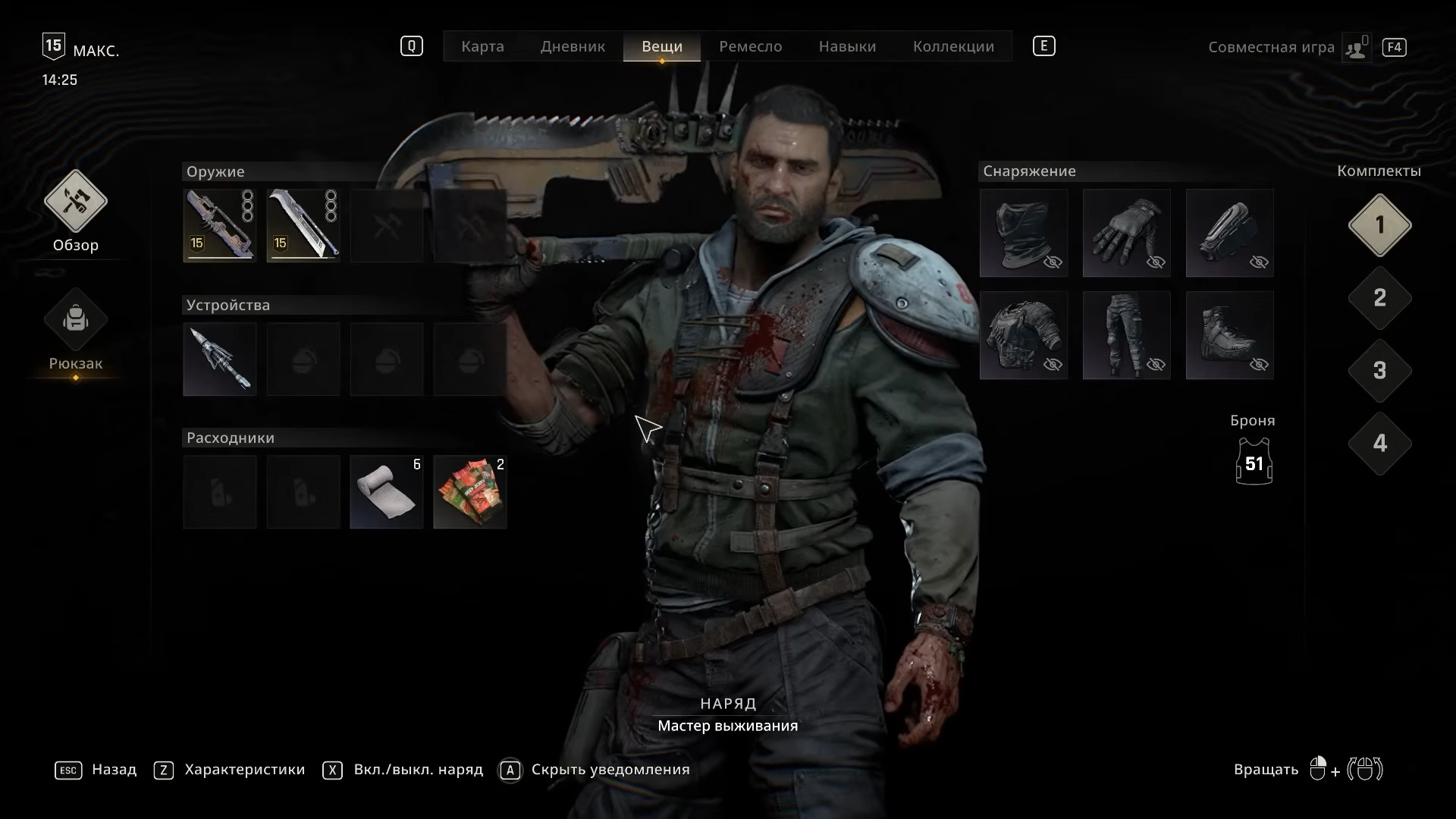The height and width of the screenshot is (819, 1456).
Task: Switch to loadout set 2
Action: [1379, 298]
